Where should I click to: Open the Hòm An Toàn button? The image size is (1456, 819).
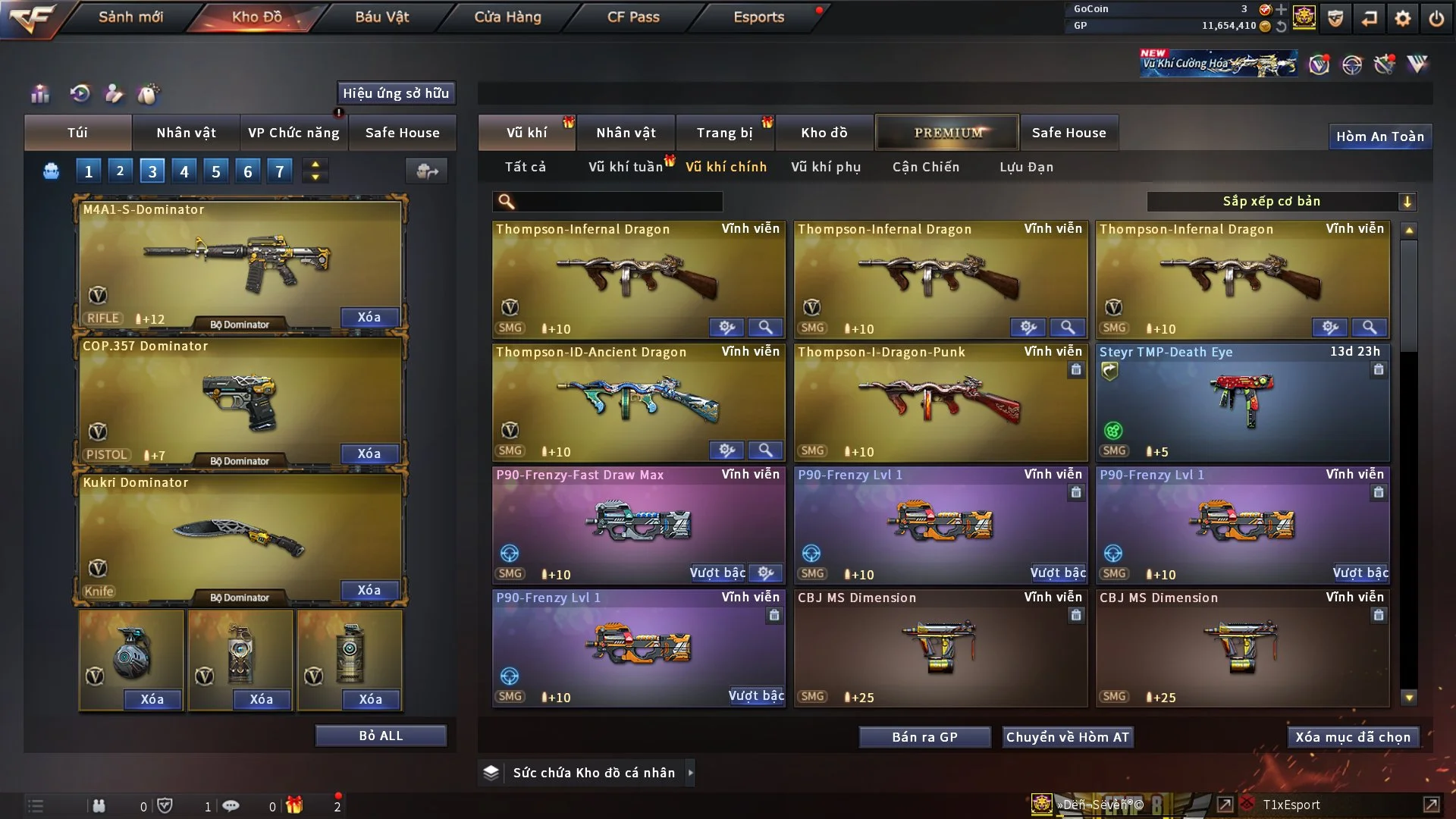(x=1379, y=136)
